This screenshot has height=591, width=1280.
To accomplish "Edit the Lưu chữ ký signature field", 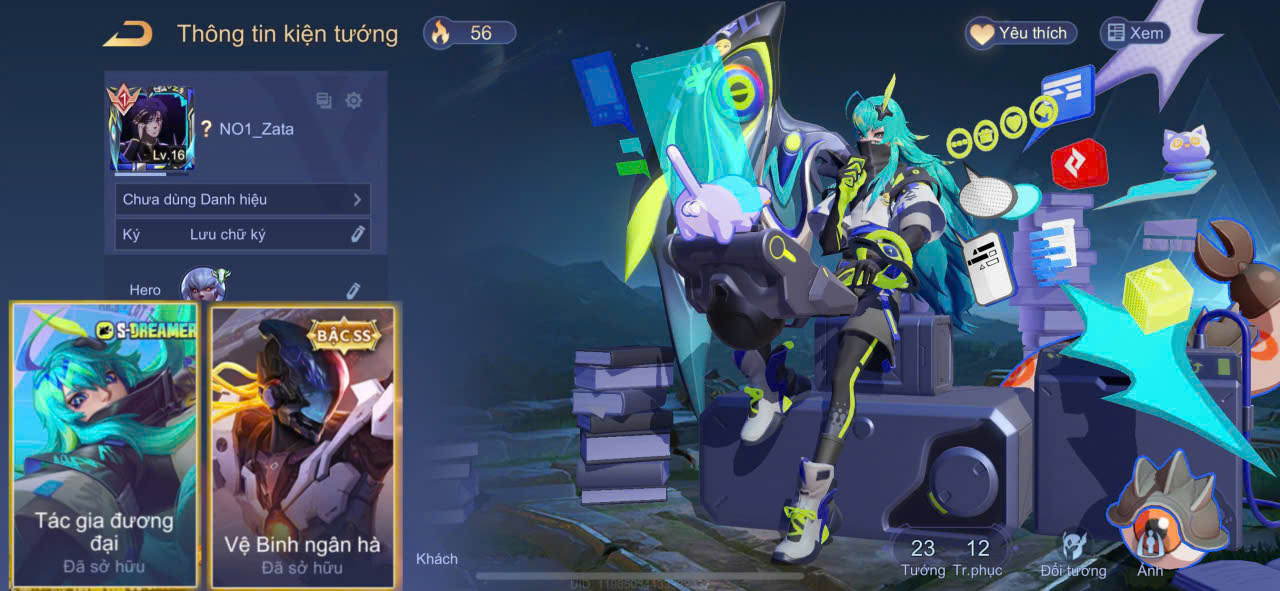I will click(x=357, y=234).
